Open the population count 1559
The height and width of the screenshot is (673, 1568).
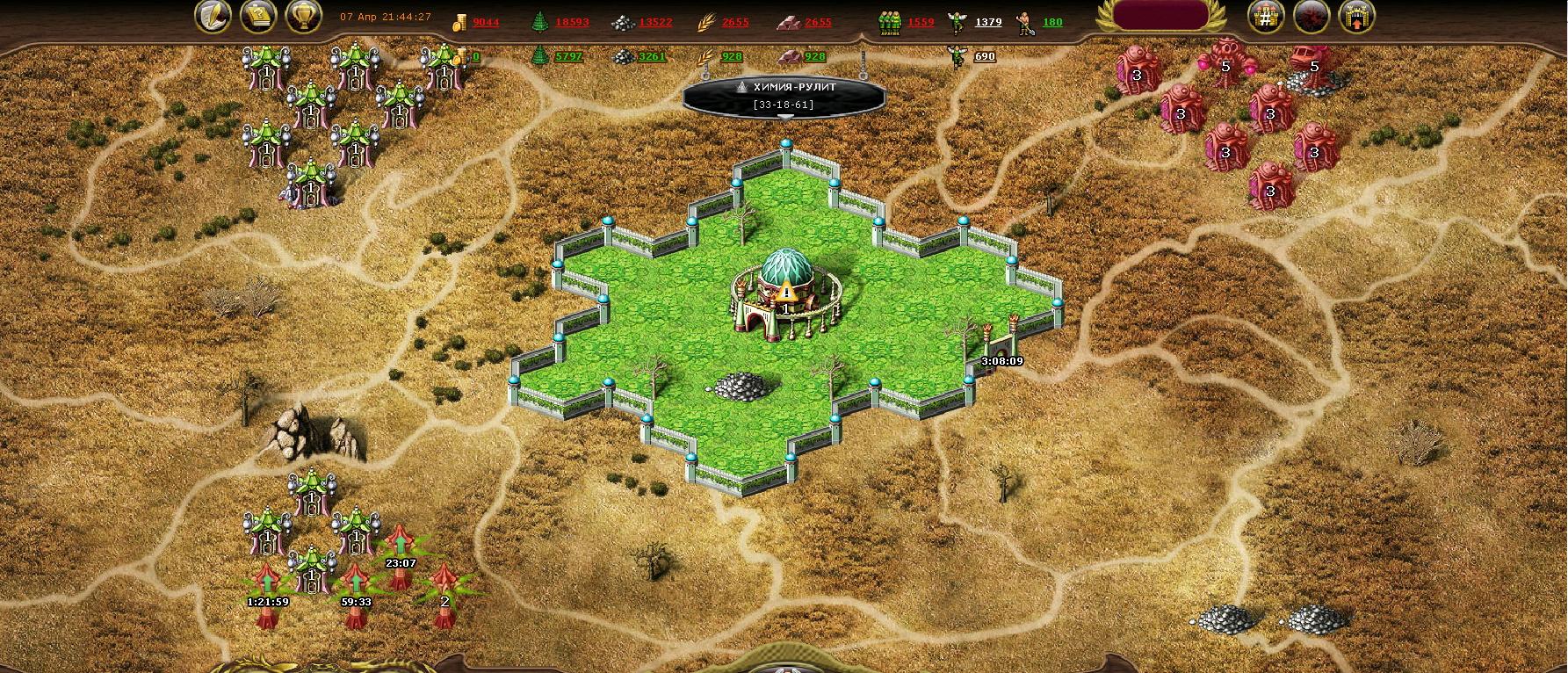click(921, 22)
